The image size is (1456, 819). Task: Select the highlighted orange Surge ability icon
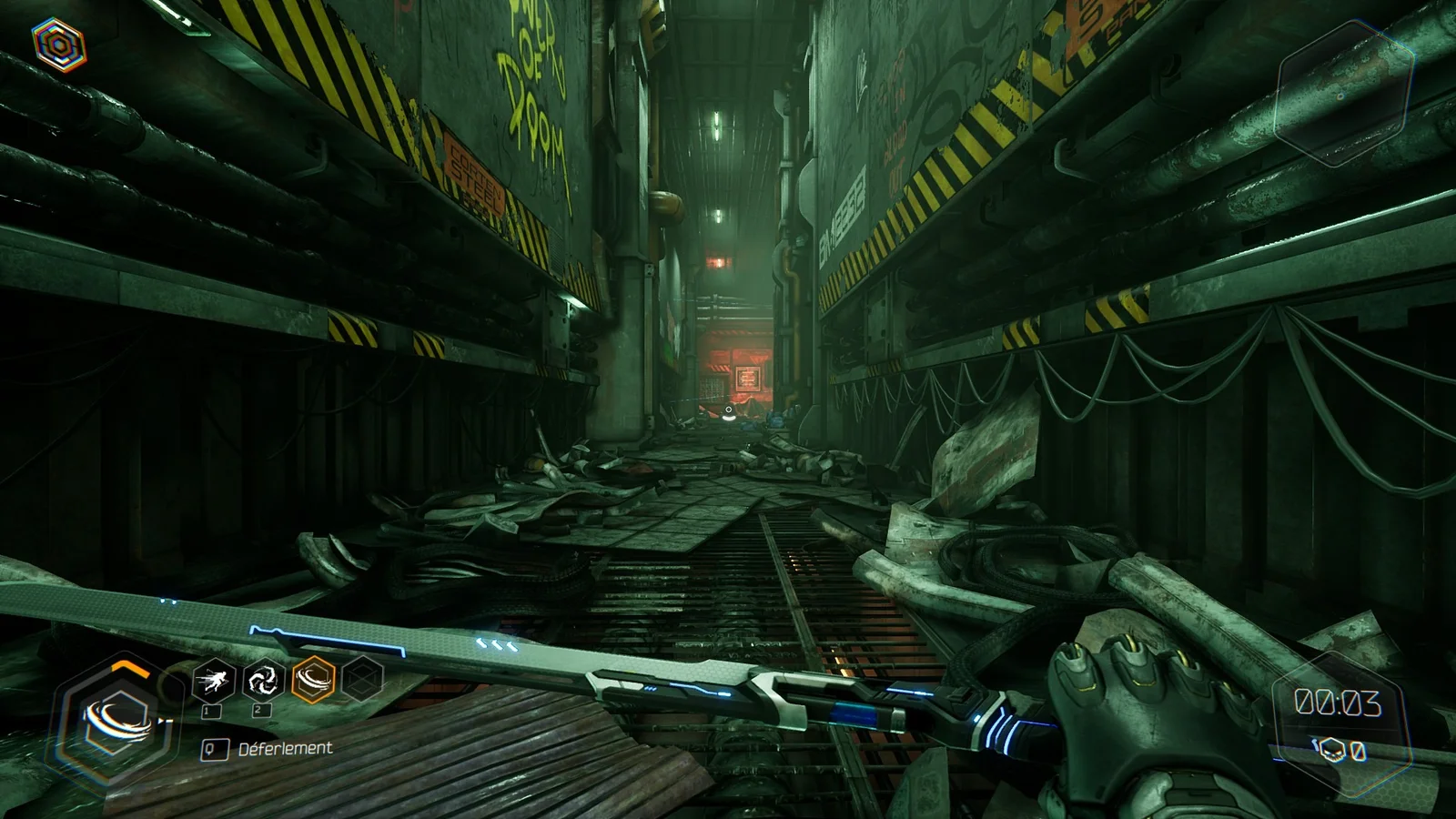[x=313, y=679]
